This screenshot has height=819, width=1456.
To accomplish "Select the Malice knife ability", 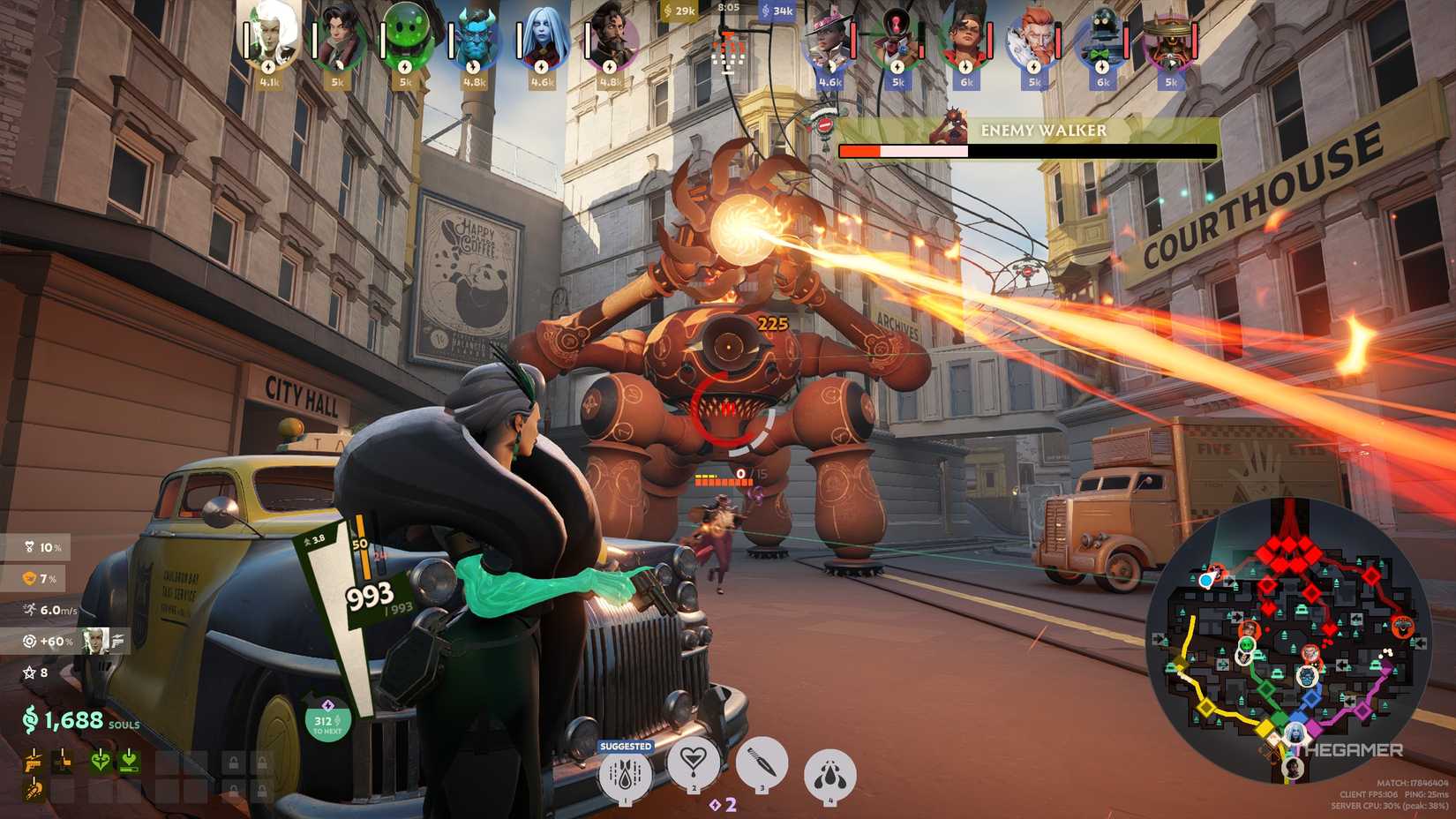I will pos(762,766).
